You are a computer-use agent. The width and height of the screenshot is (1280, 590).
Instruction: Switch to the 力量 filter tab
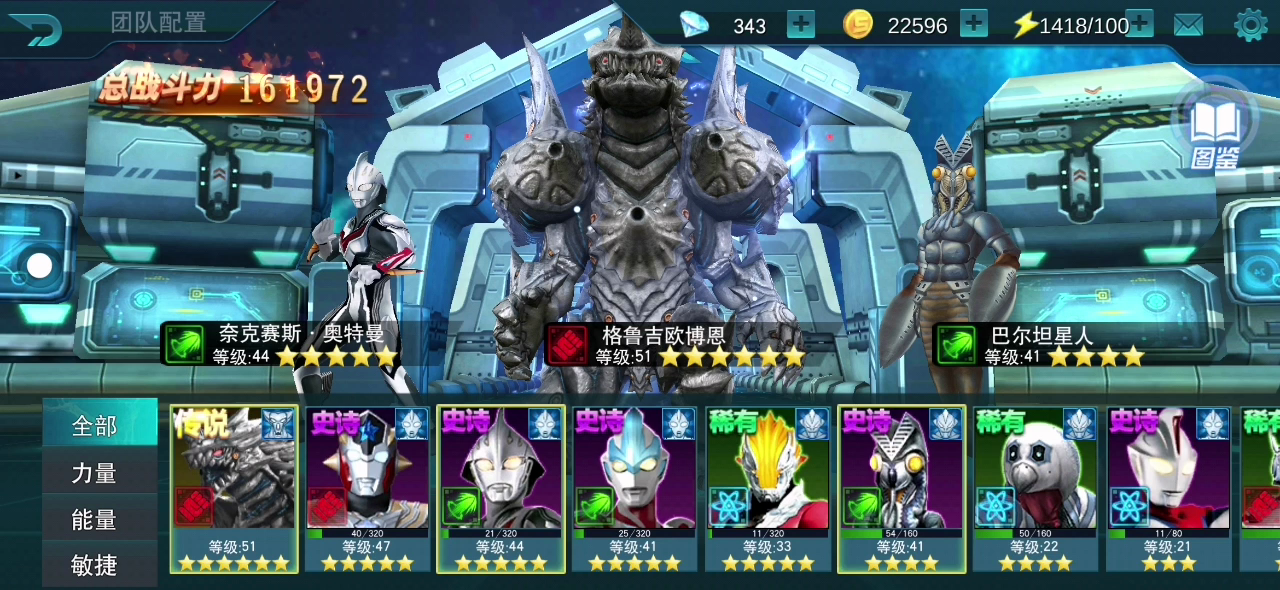95,473
